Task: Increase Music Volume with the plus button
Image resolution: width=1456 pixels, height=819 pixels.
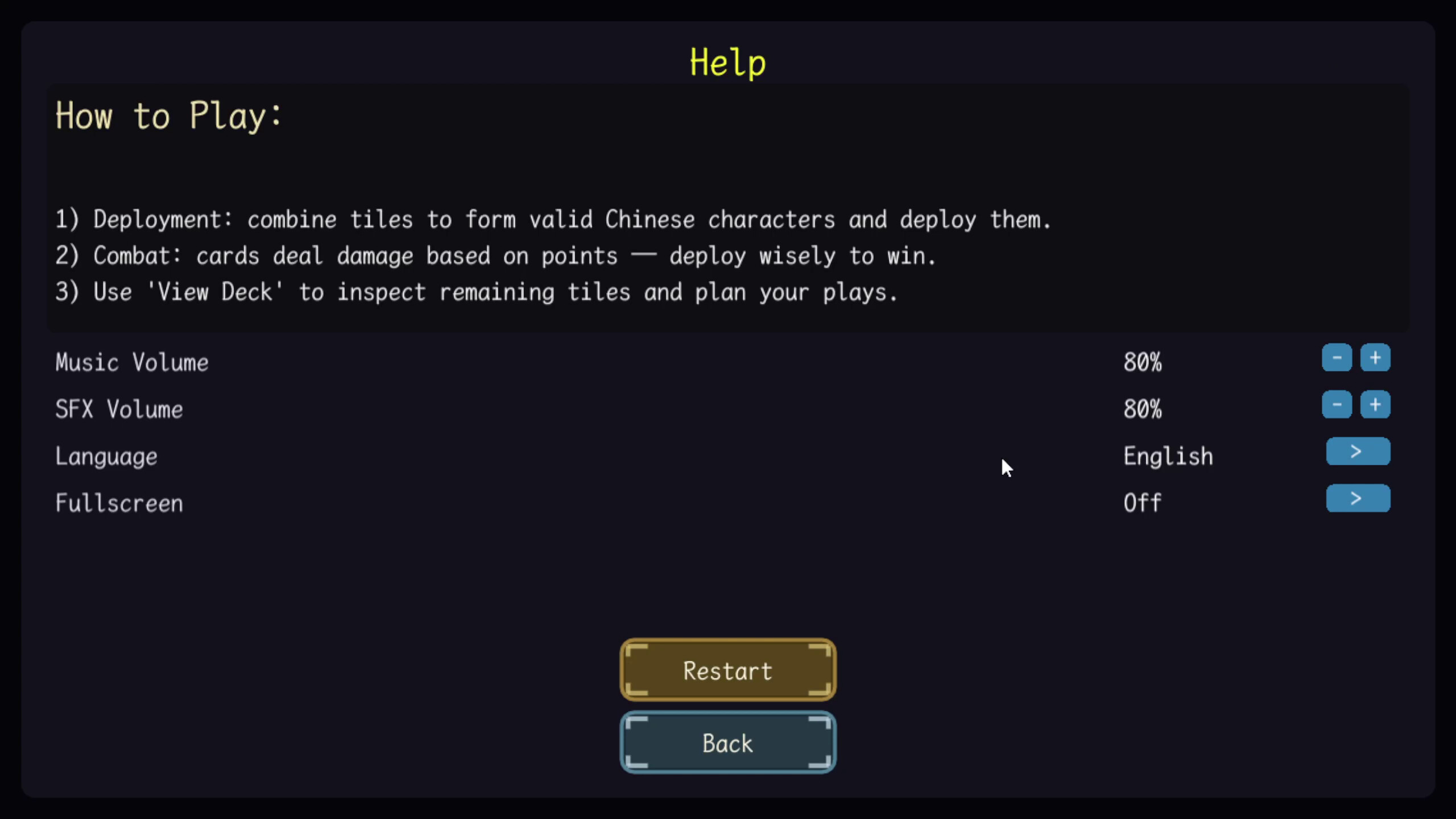Action: click(x=1376, y=358)
